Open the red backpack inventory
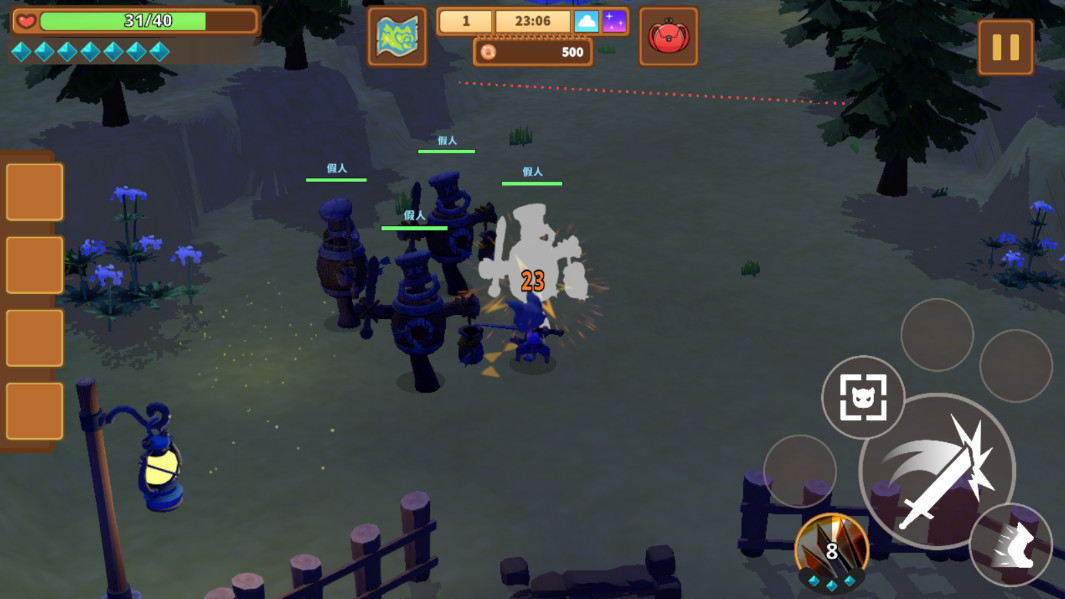 668,38
